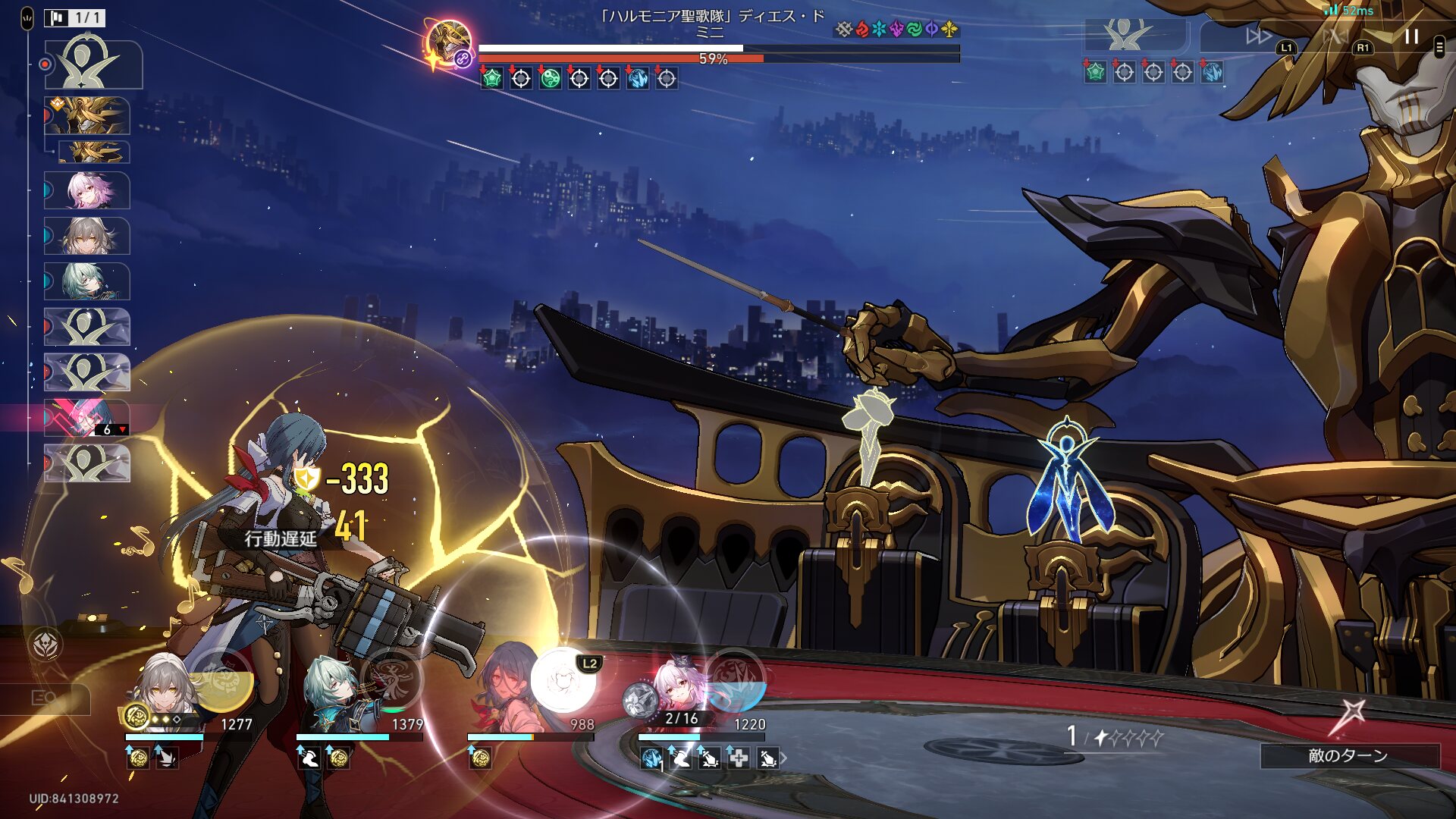The image size is (1456, 819).
Task: Inspect the plus-sign buff icon under party
Action: 739,758
